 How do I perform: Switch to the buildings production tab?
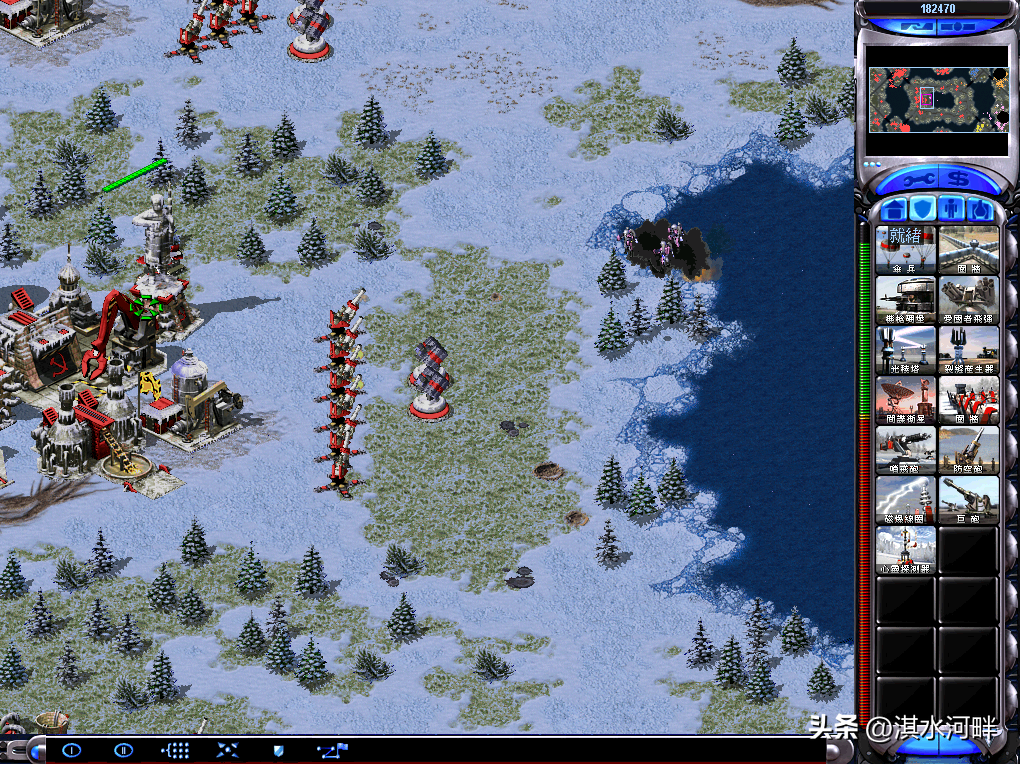pyautogui.click(x=893, y=210)
